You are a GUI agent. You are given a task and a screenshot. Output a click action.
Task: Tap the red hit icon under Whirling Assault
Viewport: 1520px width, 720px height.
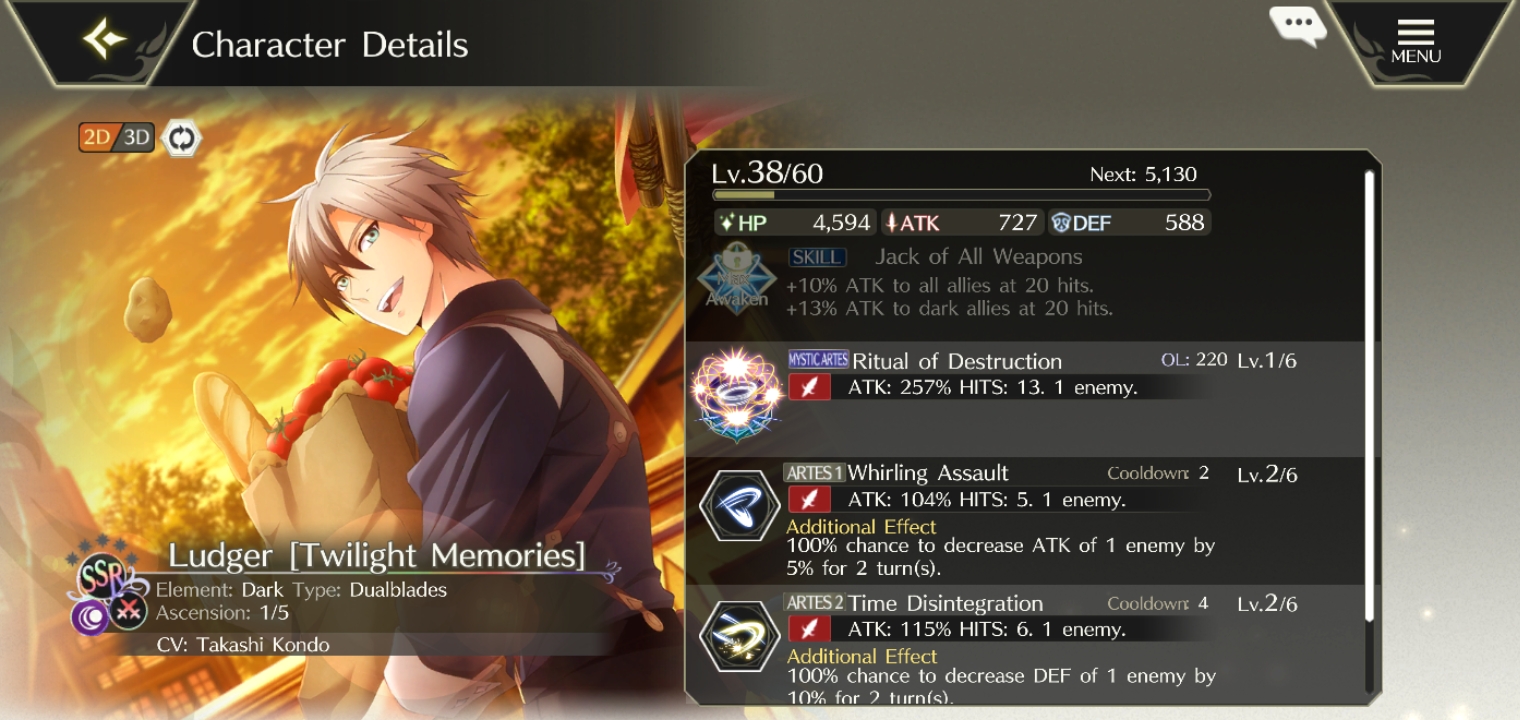click(x=809, y=498)
